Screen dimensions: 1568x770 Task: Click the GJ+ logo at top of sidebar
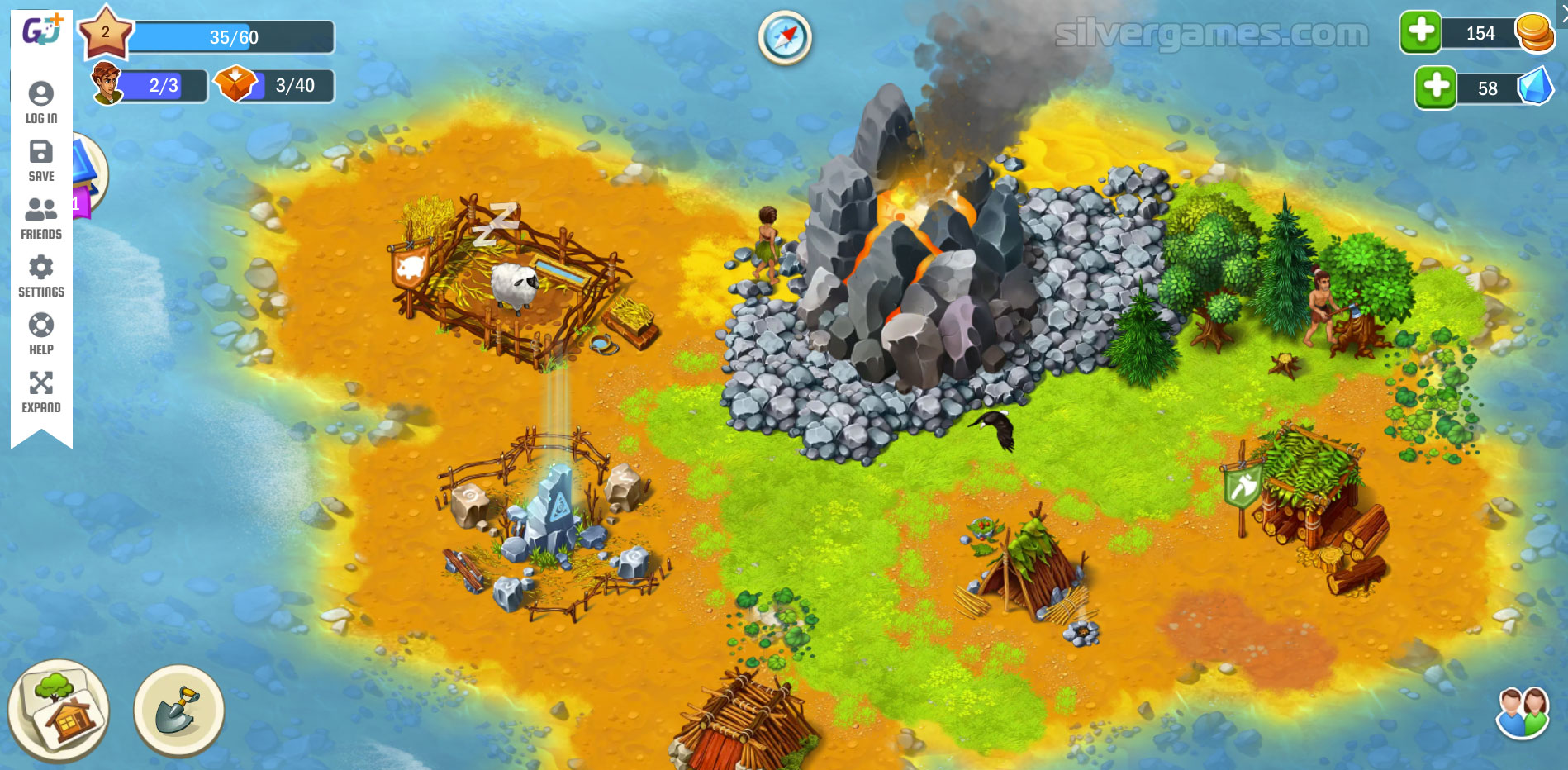[41, 30]
